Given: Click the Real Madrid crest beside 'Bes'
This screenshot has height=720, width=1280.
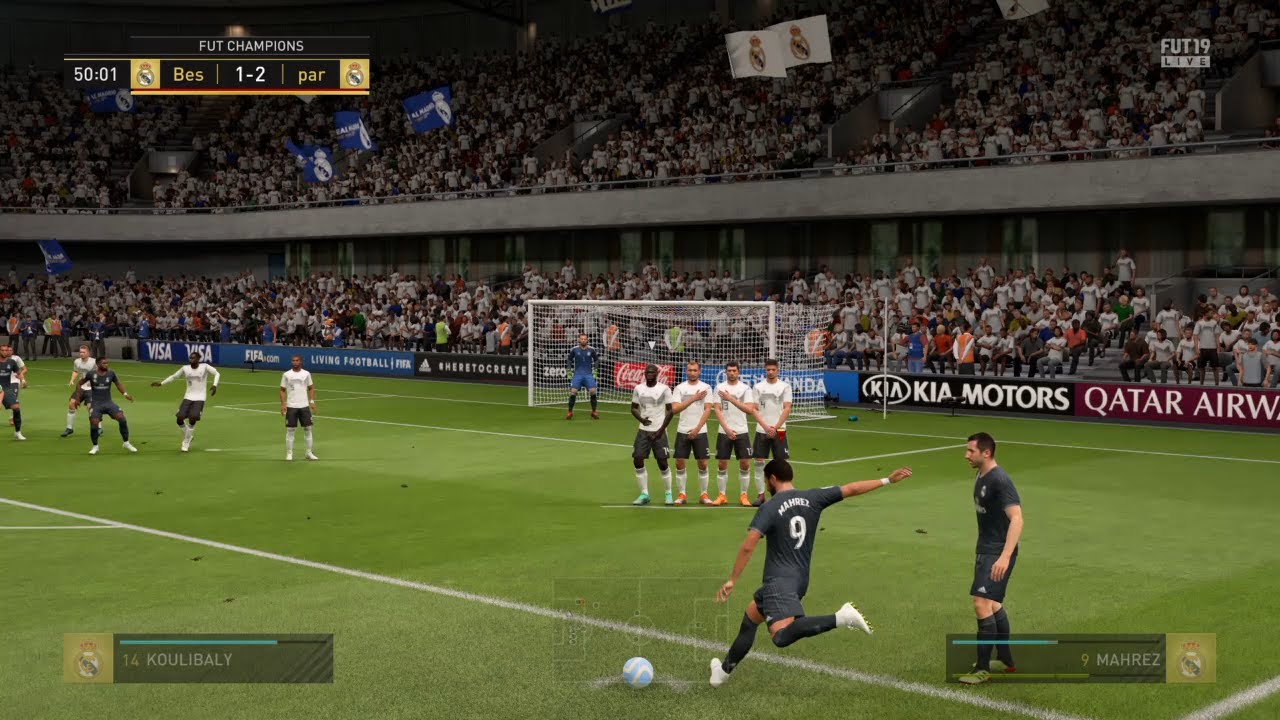Looking at the screenshot, I should coord(148,74).
